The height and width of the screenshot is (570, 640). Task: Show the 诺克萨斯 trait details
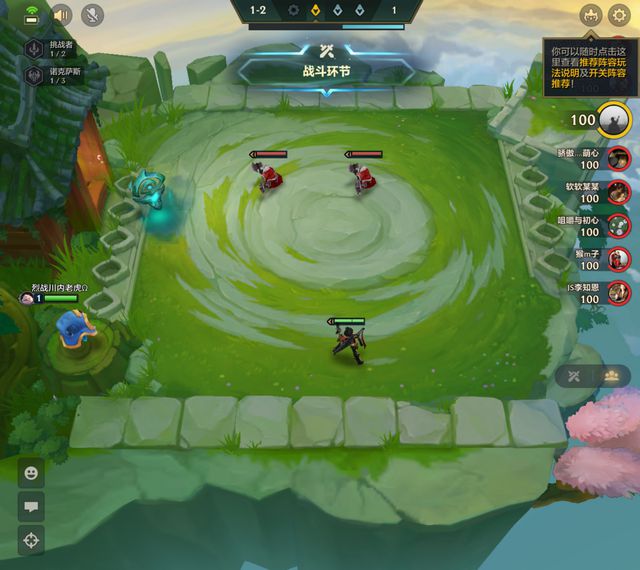coord(34,76)
